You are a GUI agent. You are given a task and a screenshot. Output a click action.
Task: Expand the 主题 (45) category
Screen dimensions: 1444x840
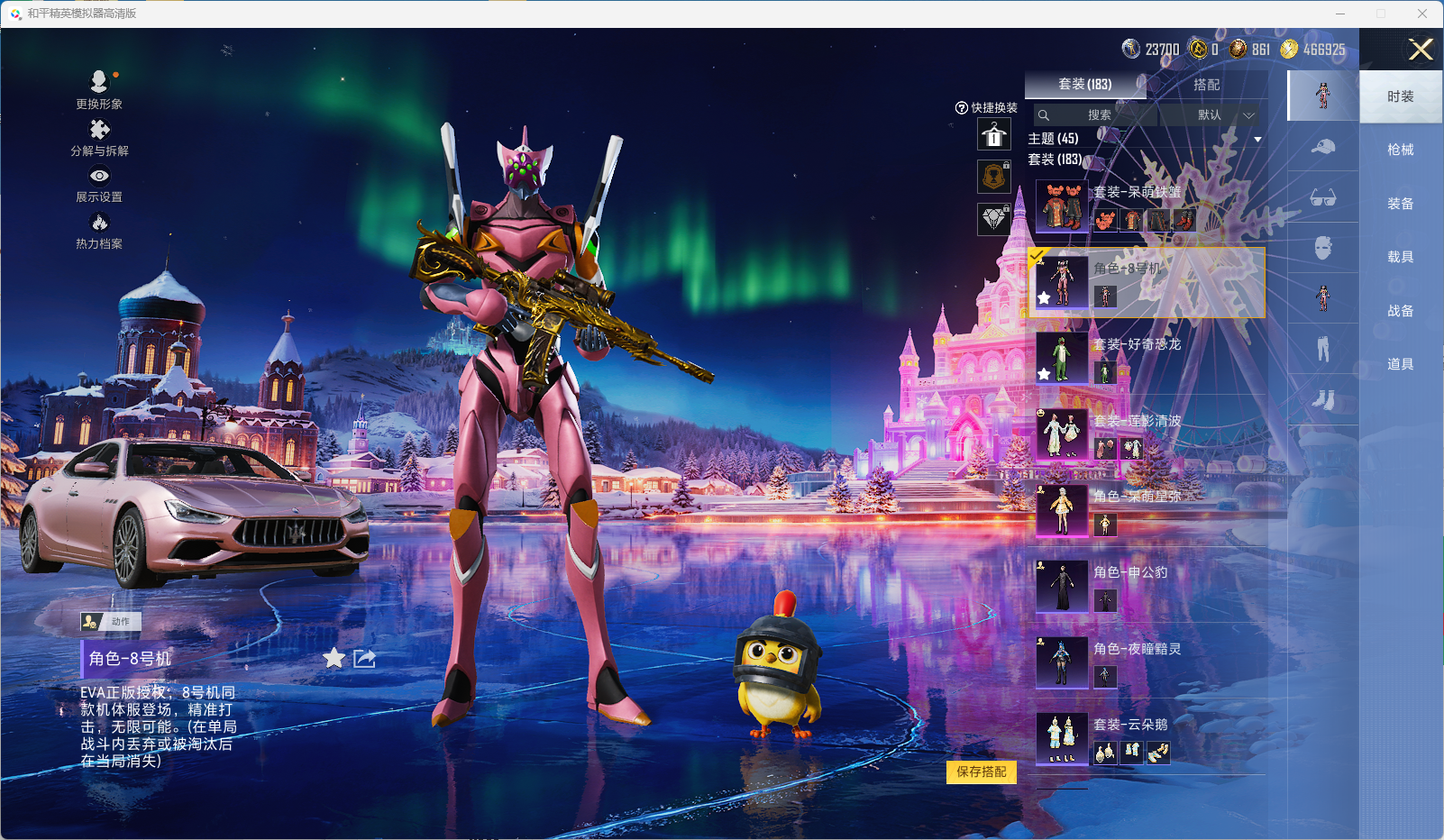point(1146,139)
